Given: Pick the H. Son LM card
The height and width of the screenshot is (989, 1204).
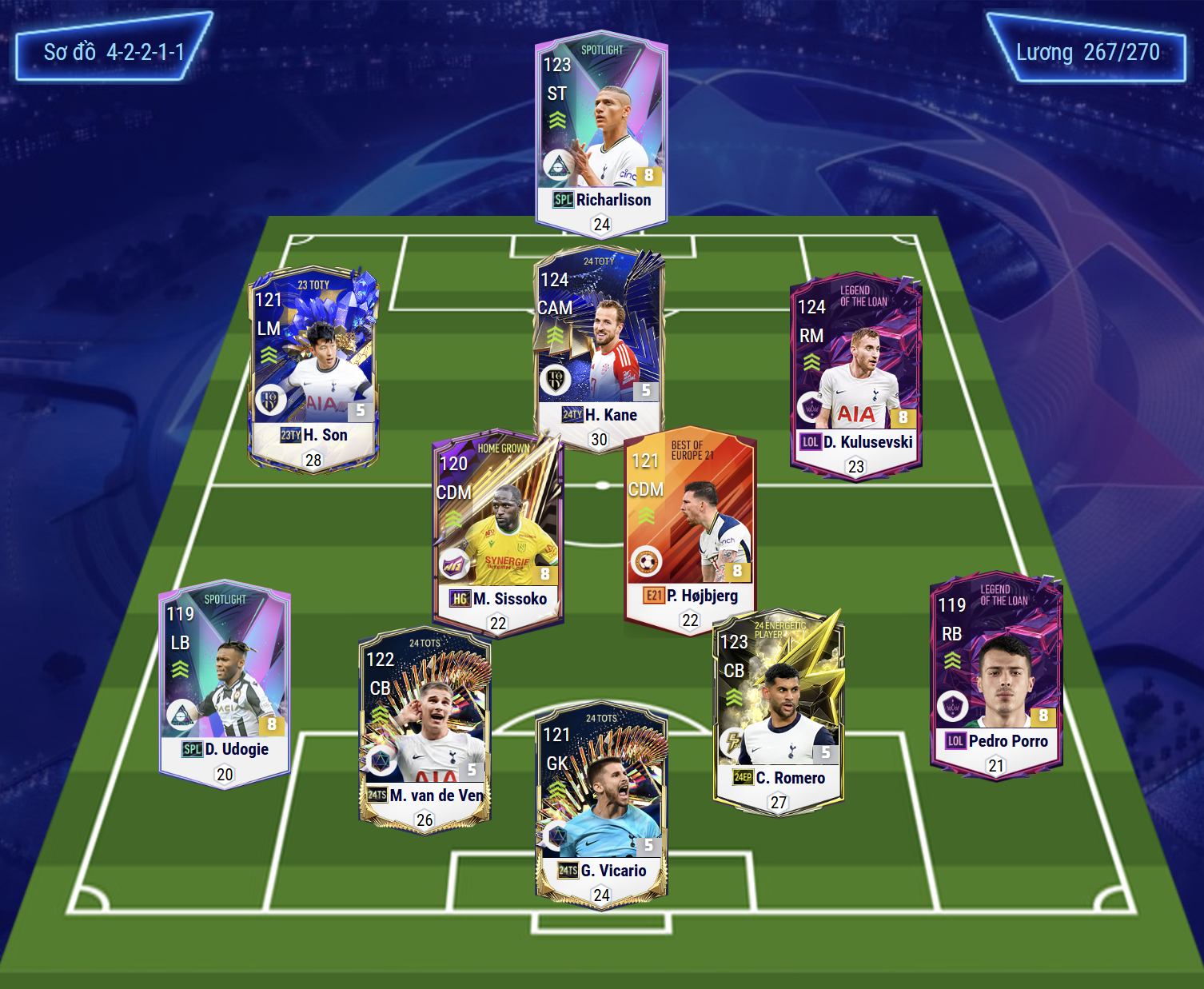Looking at the screenshot, I should click(x=313, y=368).
